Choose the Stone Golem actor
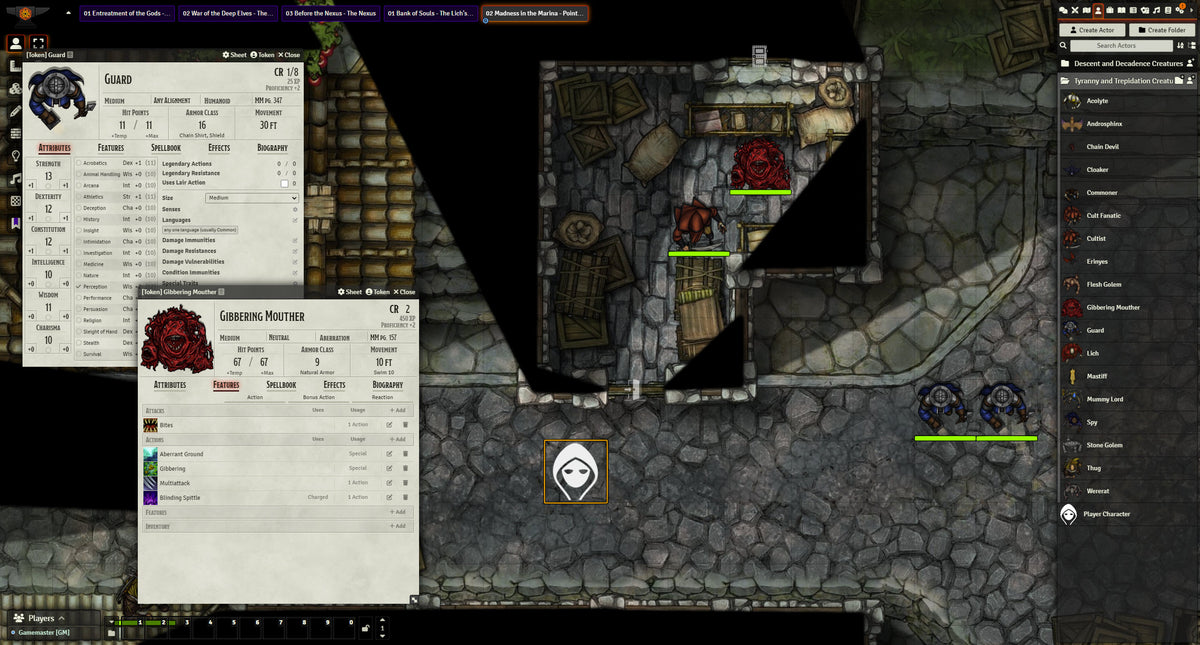This screenshot has height=645, width=1200. [1104, 445]
